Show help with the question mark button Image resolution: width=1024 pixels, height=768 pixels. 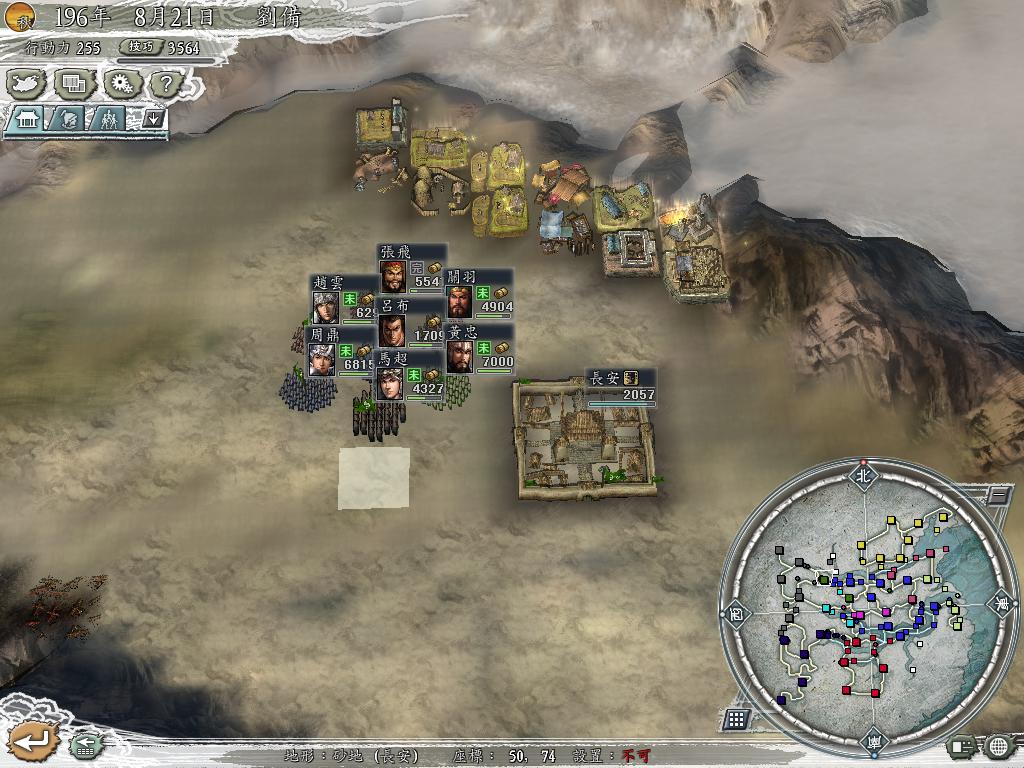pyautogui.click(x=166, y=83)
